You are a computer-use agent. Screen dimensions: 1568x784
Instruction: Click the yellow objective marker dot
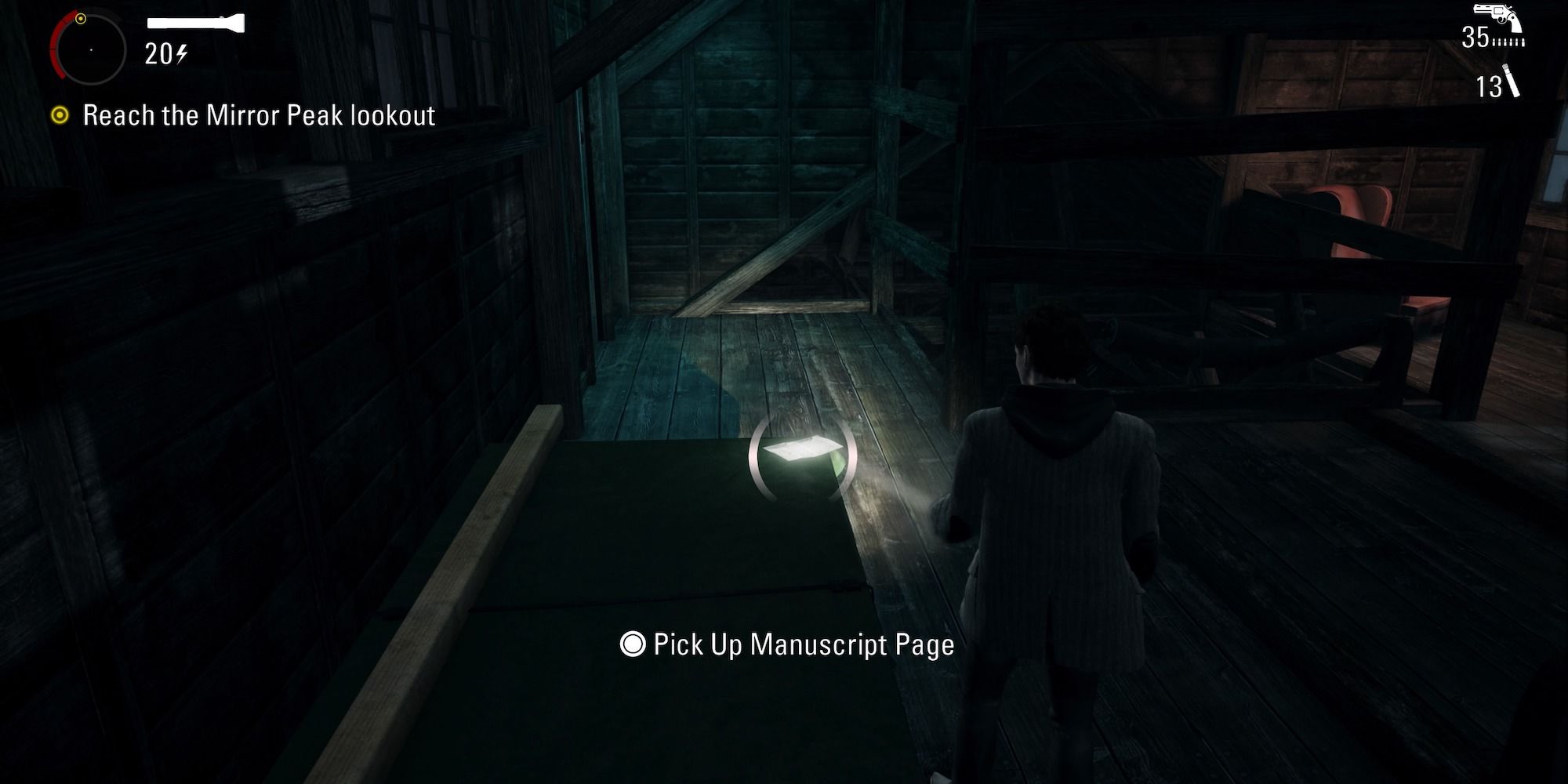click(81, 18)
